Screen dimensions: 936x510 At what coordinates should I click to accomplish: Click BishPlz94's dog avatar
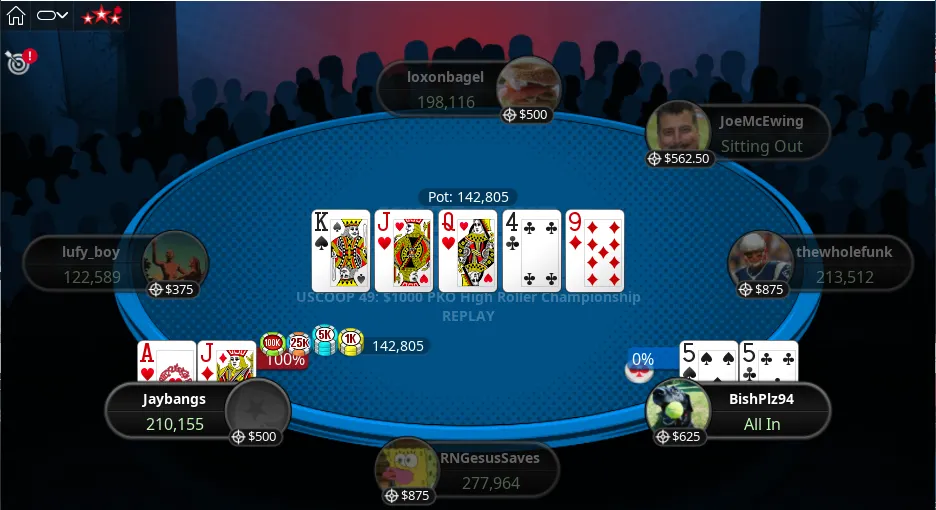[x=677, y=409]
